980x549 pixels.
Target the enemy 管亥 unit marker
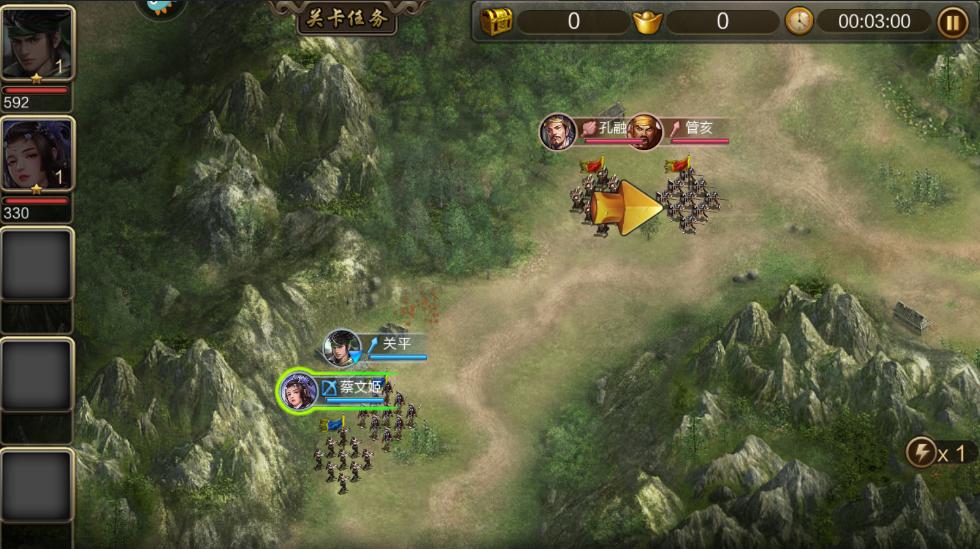tap(645, 132)
